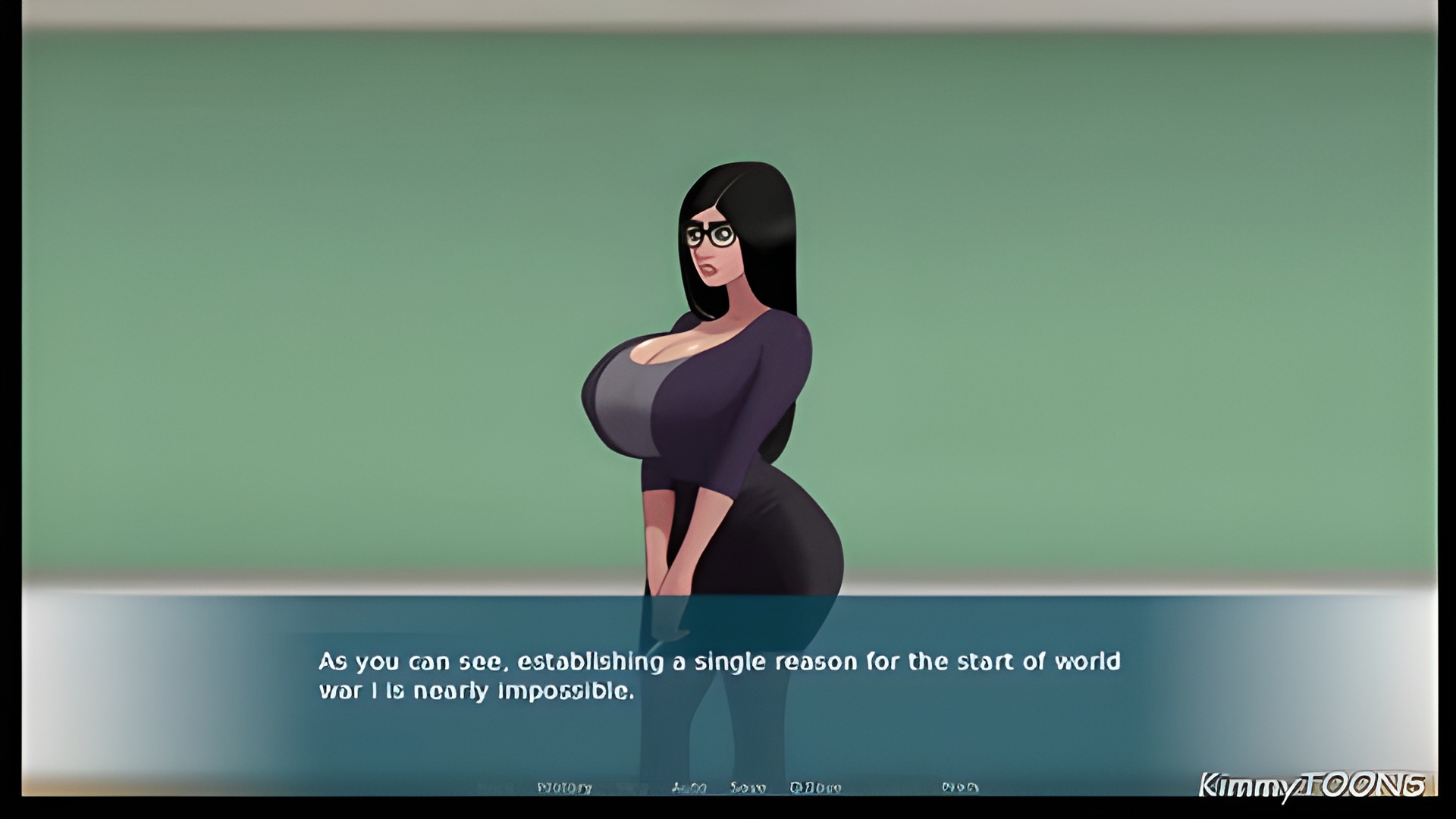Open the Save game screen
Viewport: 1456px width, 819px height.
pos(748,788)
